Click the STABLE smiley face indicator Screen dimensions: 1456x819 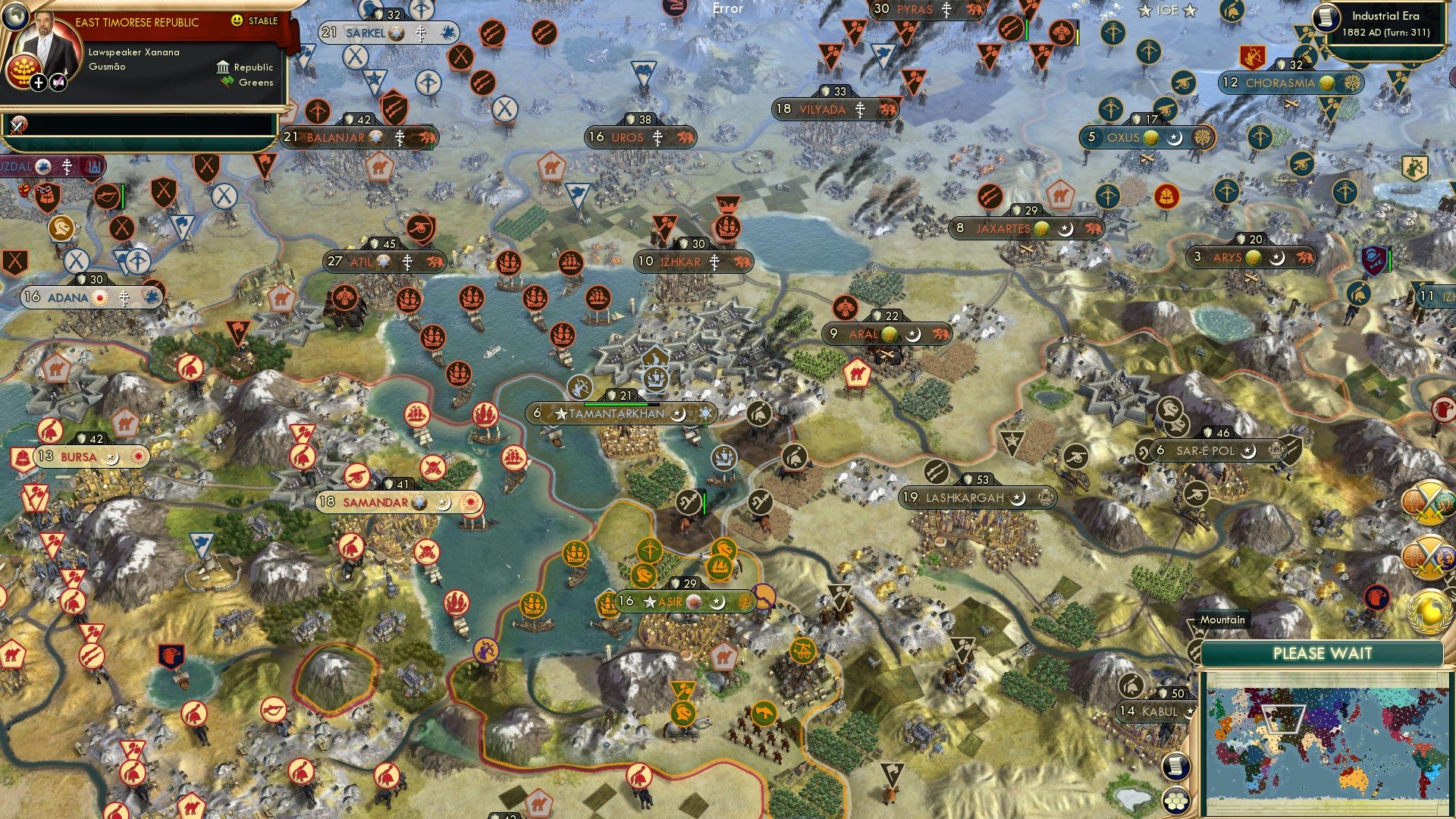(x=237, y=21)
